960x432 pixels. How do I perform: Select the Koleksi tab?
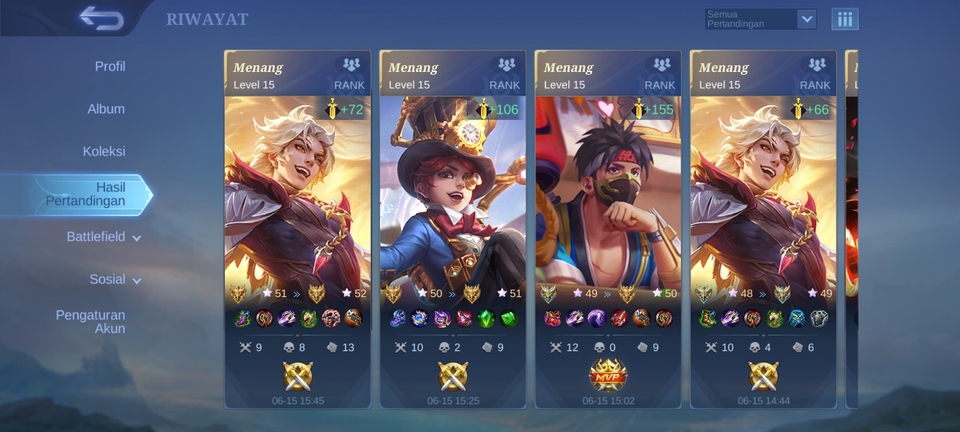point(104,152)
